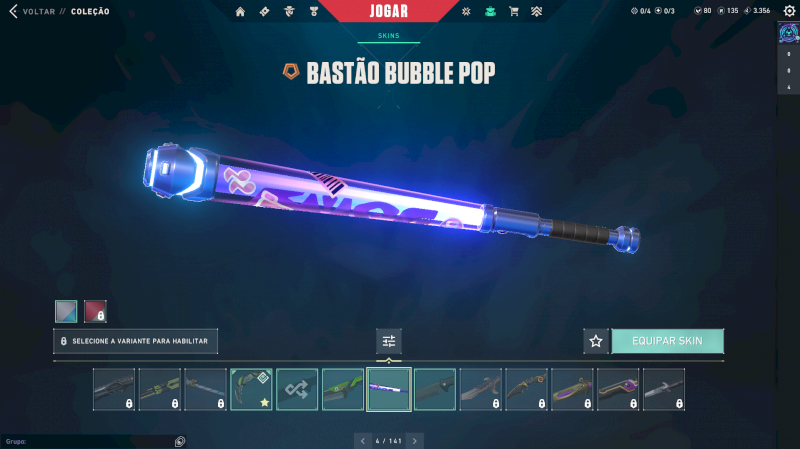Click Selecione a Variante Para Habilitar button
This screenshot has width=800, height=449.
(x=135, y=341)
